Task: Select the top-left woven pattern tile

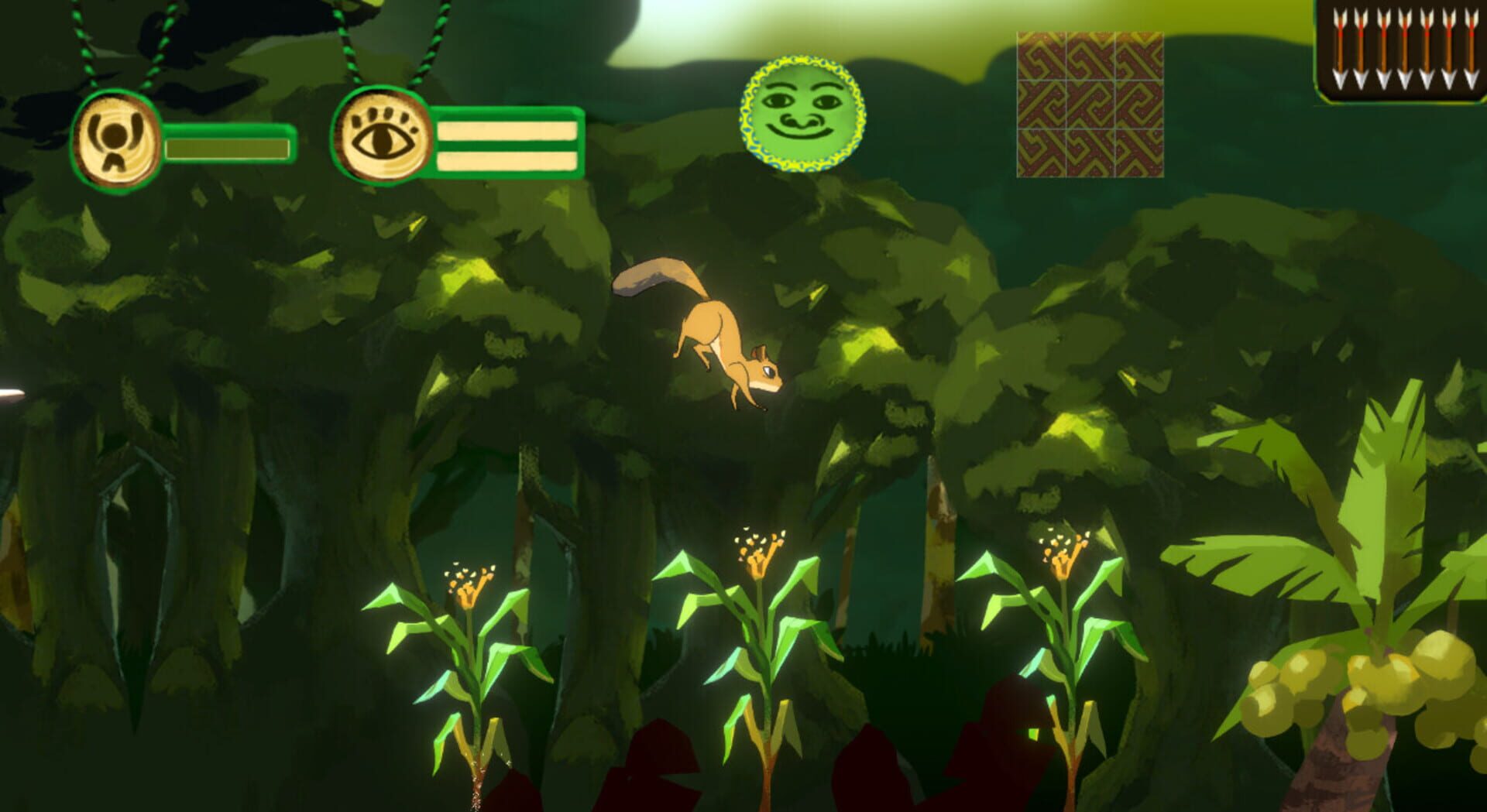Action: click(1042, 56)
